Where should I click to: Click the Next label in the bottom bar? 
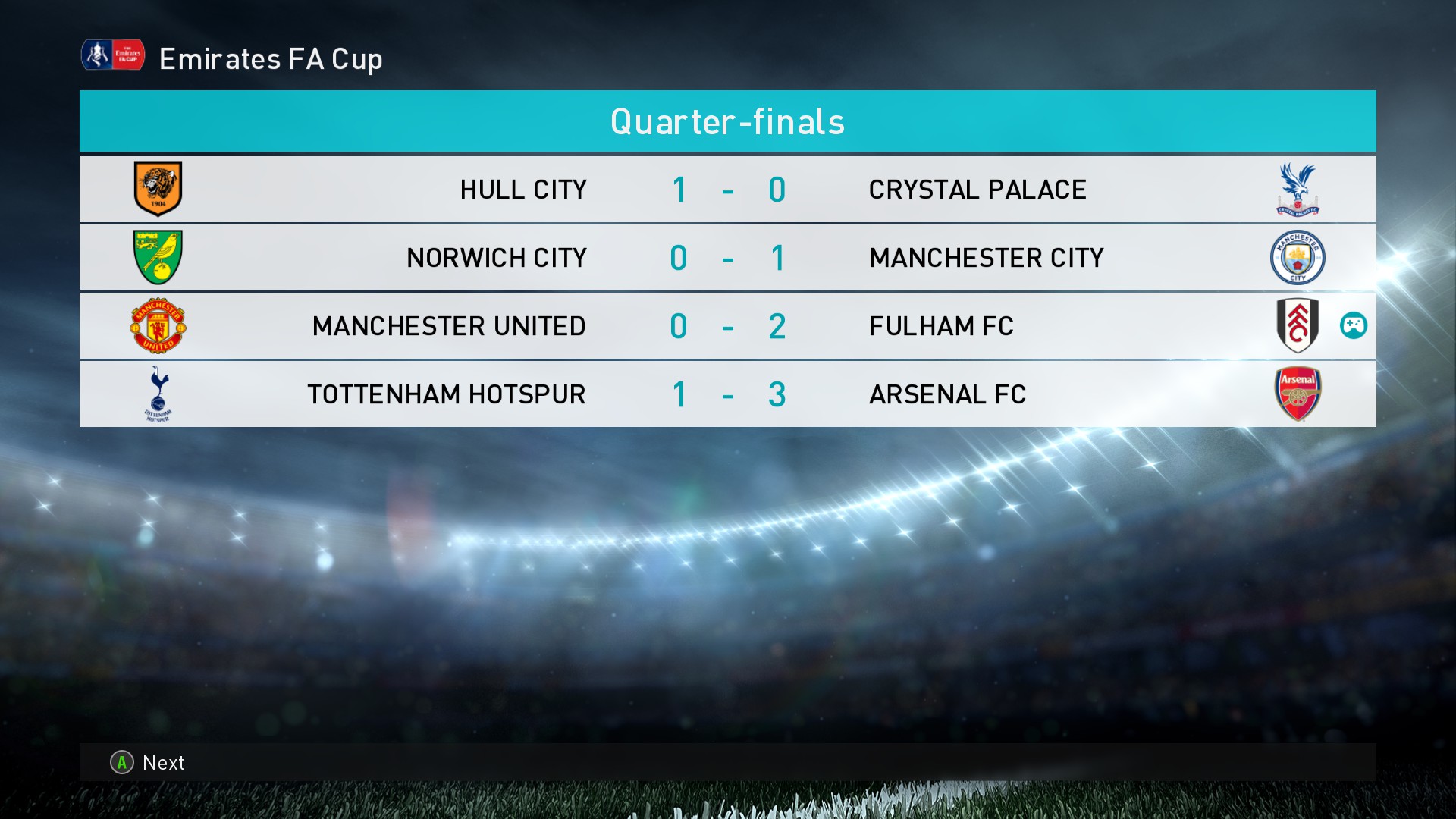pyautogui.click(x=163, y=763)
